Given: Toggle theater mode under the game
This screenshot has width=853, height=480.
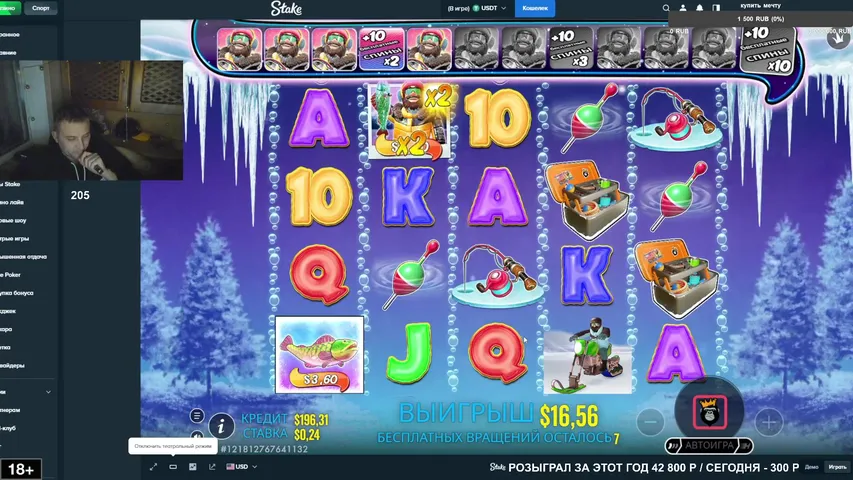Looking at the screenshot, I should 173,466.
